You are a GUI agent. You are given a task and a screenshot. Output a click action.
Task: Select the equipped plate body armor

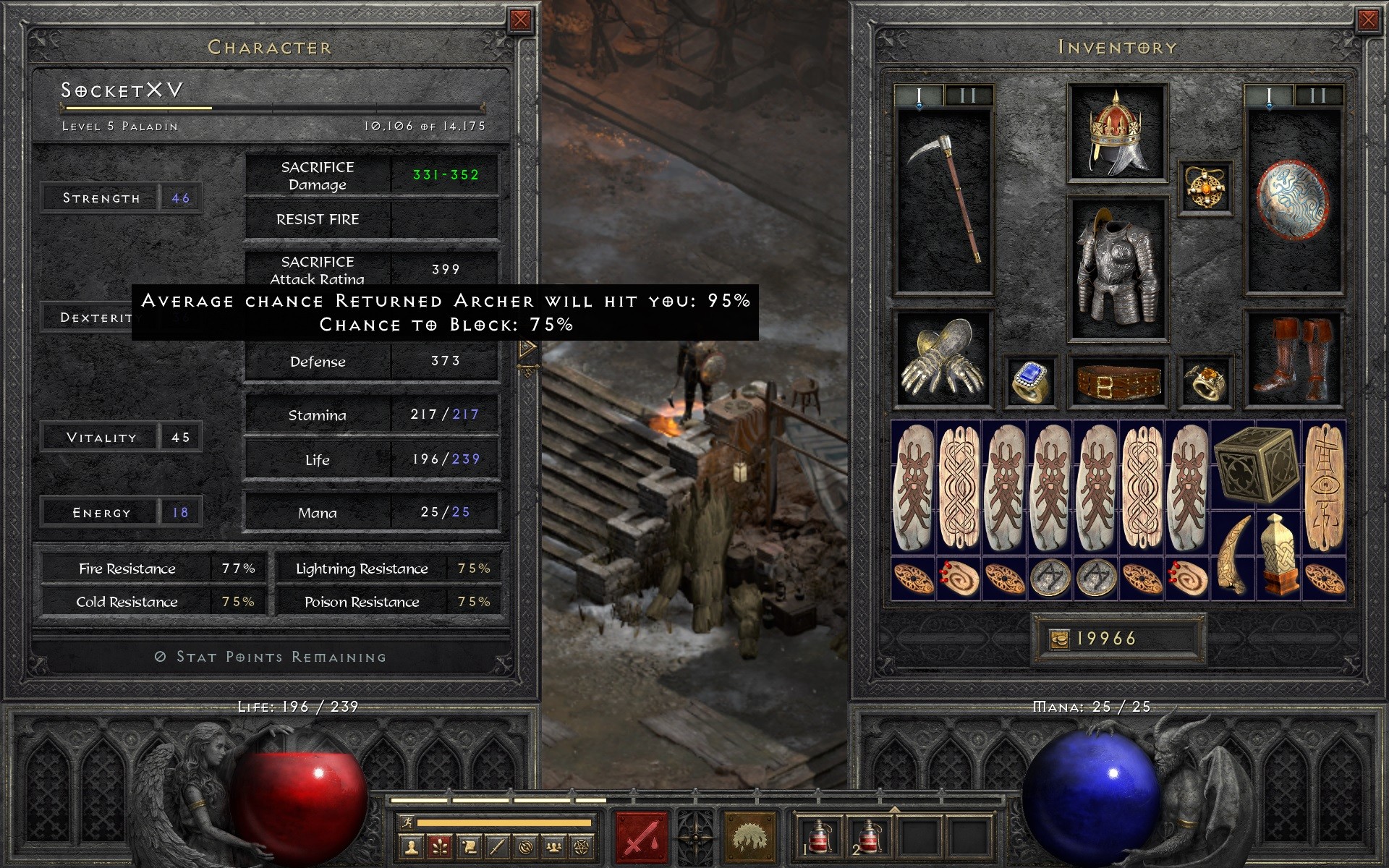(1117, 268)
